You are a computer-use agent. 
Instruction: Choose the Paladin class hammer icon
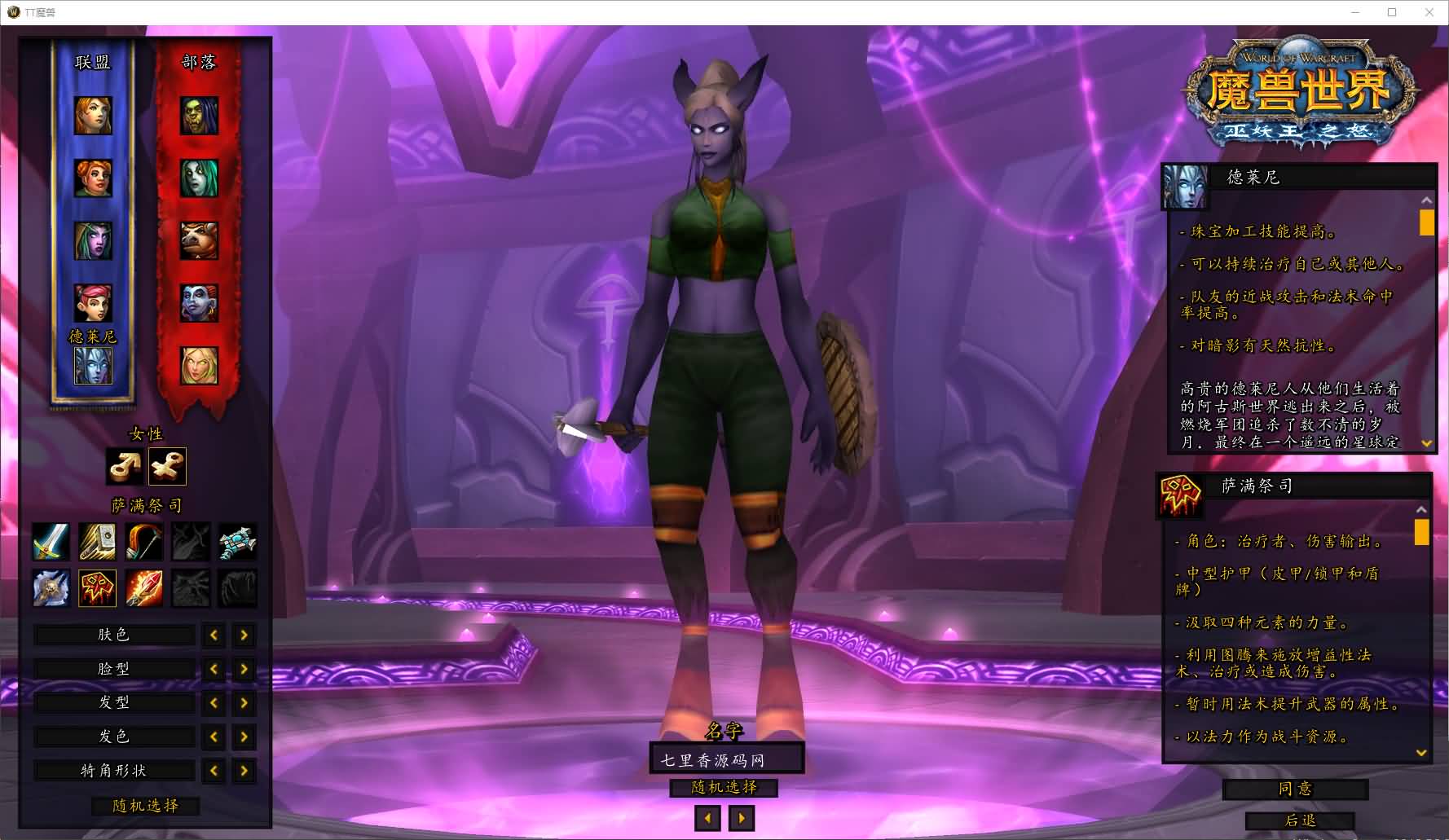pyautogui.click(x=97, y=542)
